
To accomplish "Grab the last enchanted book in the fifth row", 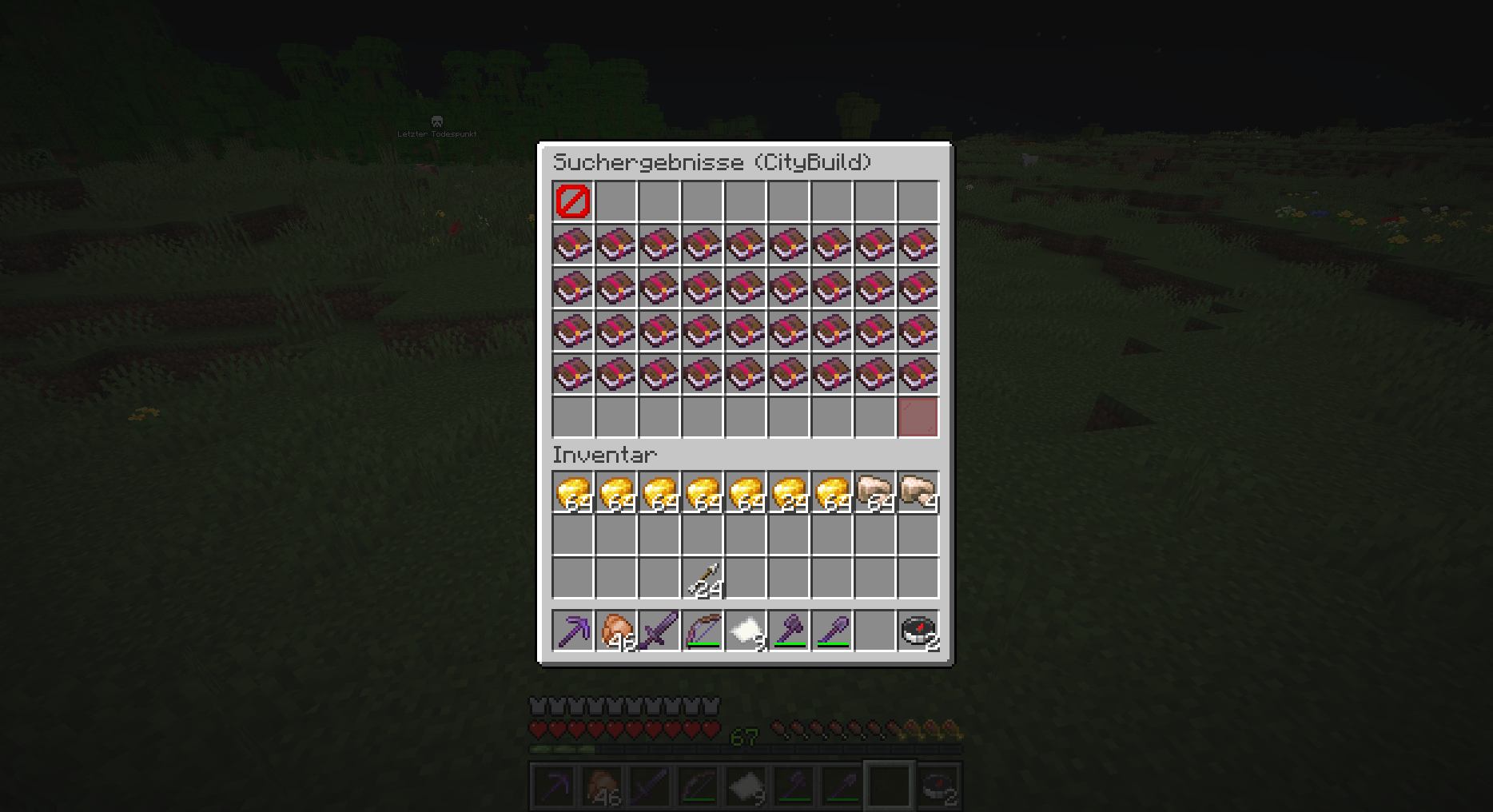I will (918, 373).
